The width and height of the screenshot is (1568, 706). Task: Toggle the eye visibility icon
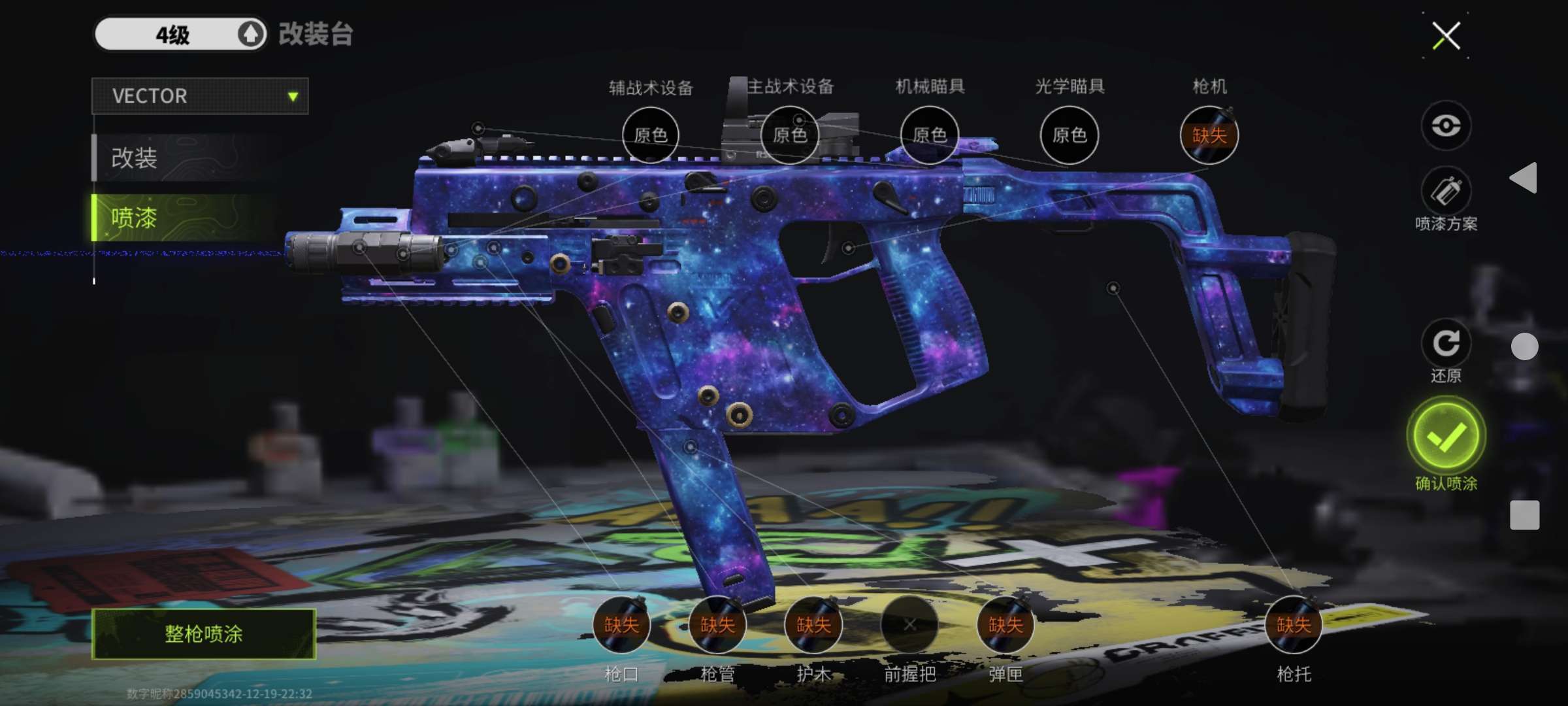point(1446,125)
